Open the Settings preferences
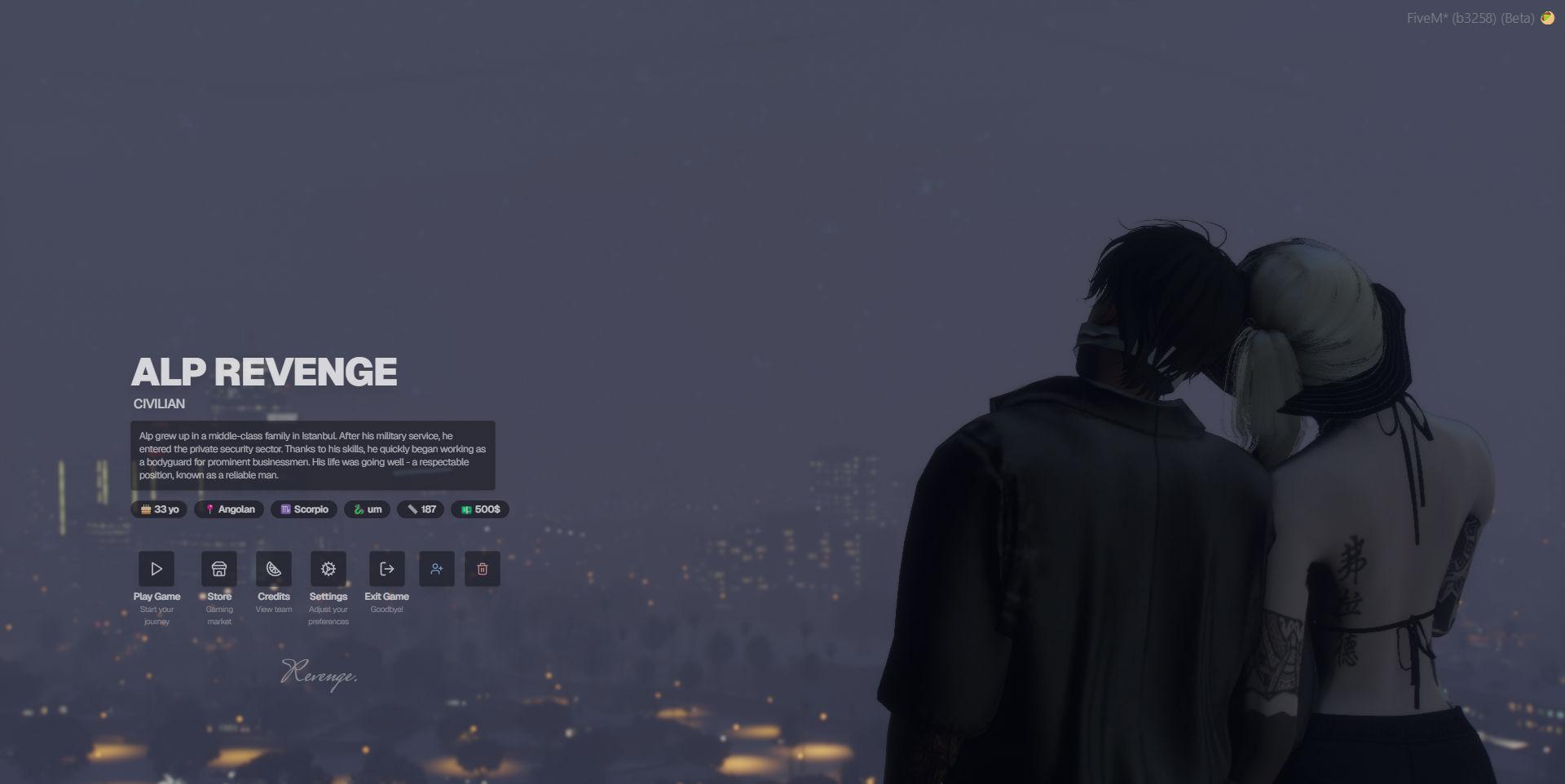 pyautogui.click(x=328, y=569)
